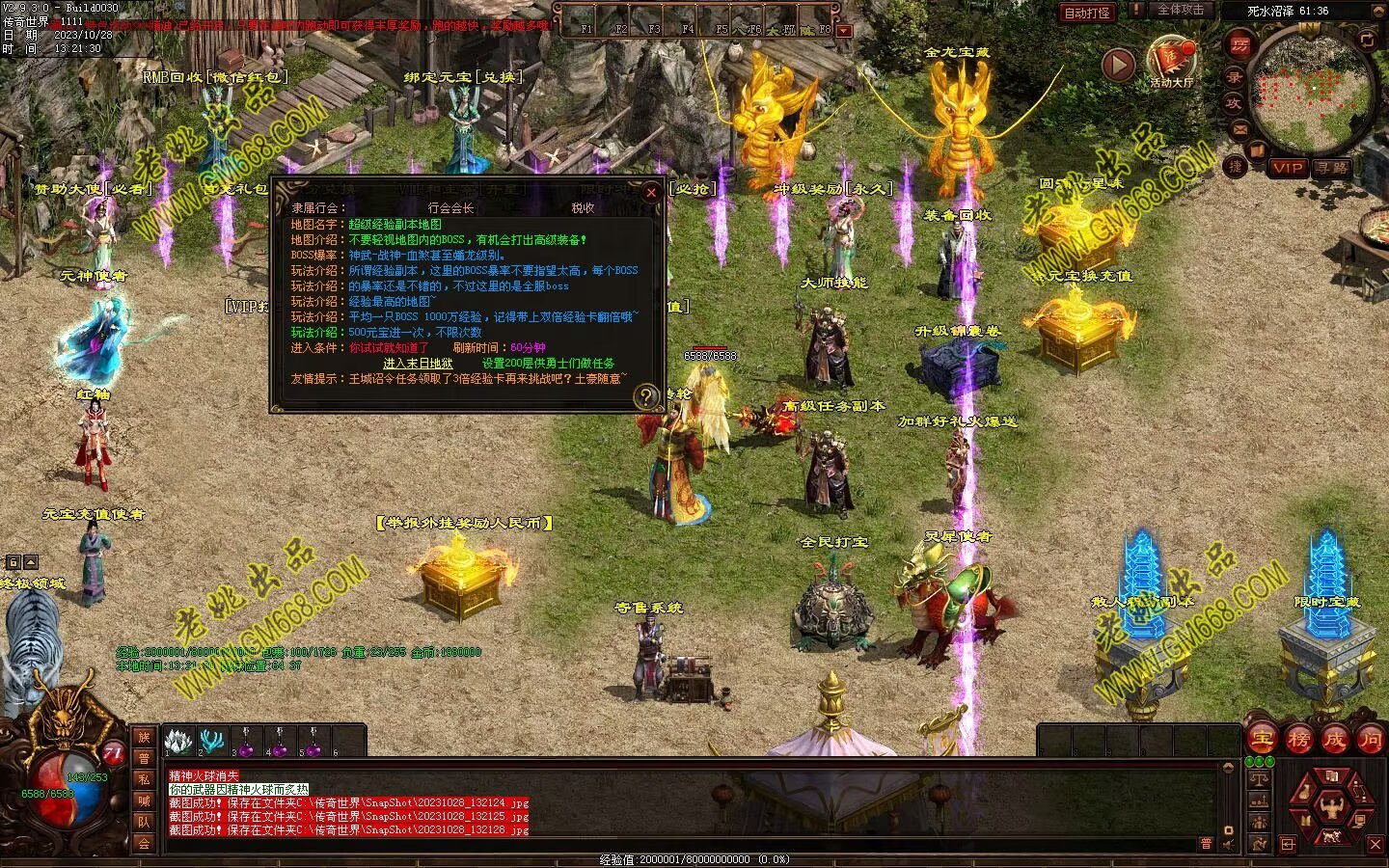Switch to the 喊 shout chat channel
Viewport: 1389px width, 868px height.
click(144, 800)
